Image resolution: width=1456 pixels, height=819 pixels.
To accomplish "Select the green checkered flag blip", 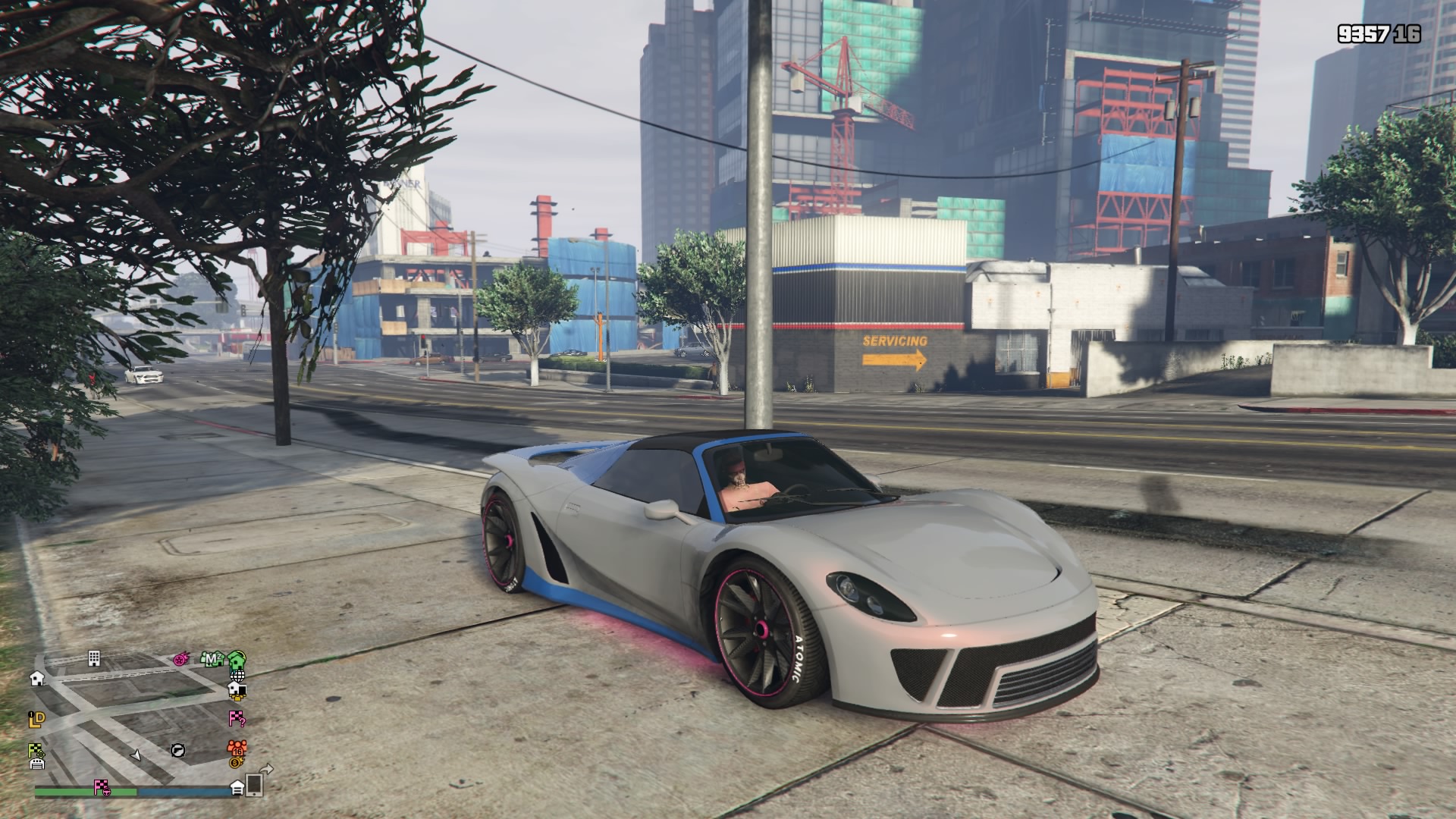I will 36,751.
